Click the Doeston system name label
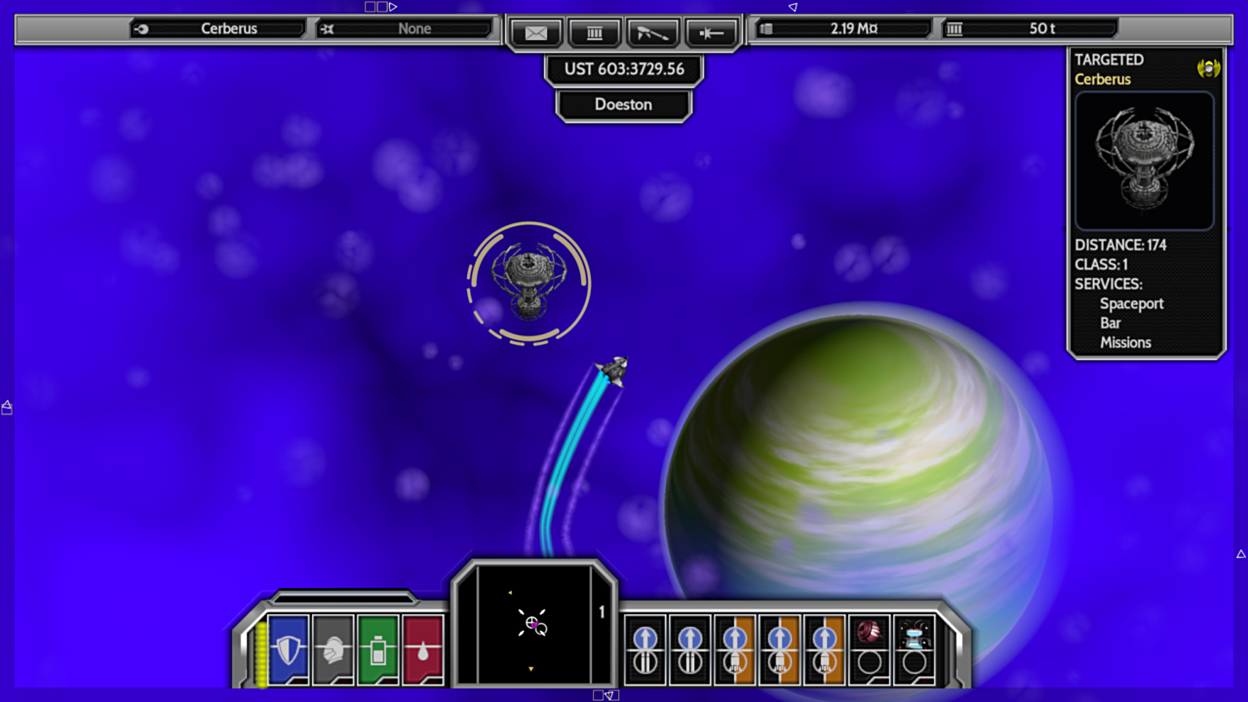 click(x=623, y=105)
